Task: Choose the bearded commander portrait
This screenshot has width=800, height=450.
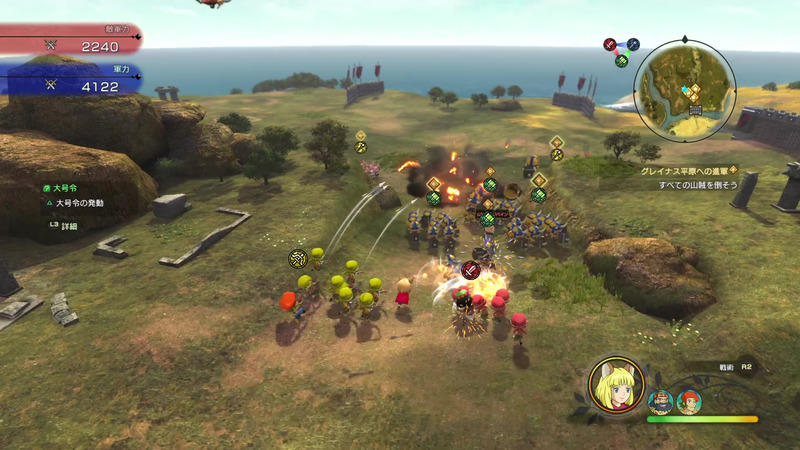Action: click(660, 402)
